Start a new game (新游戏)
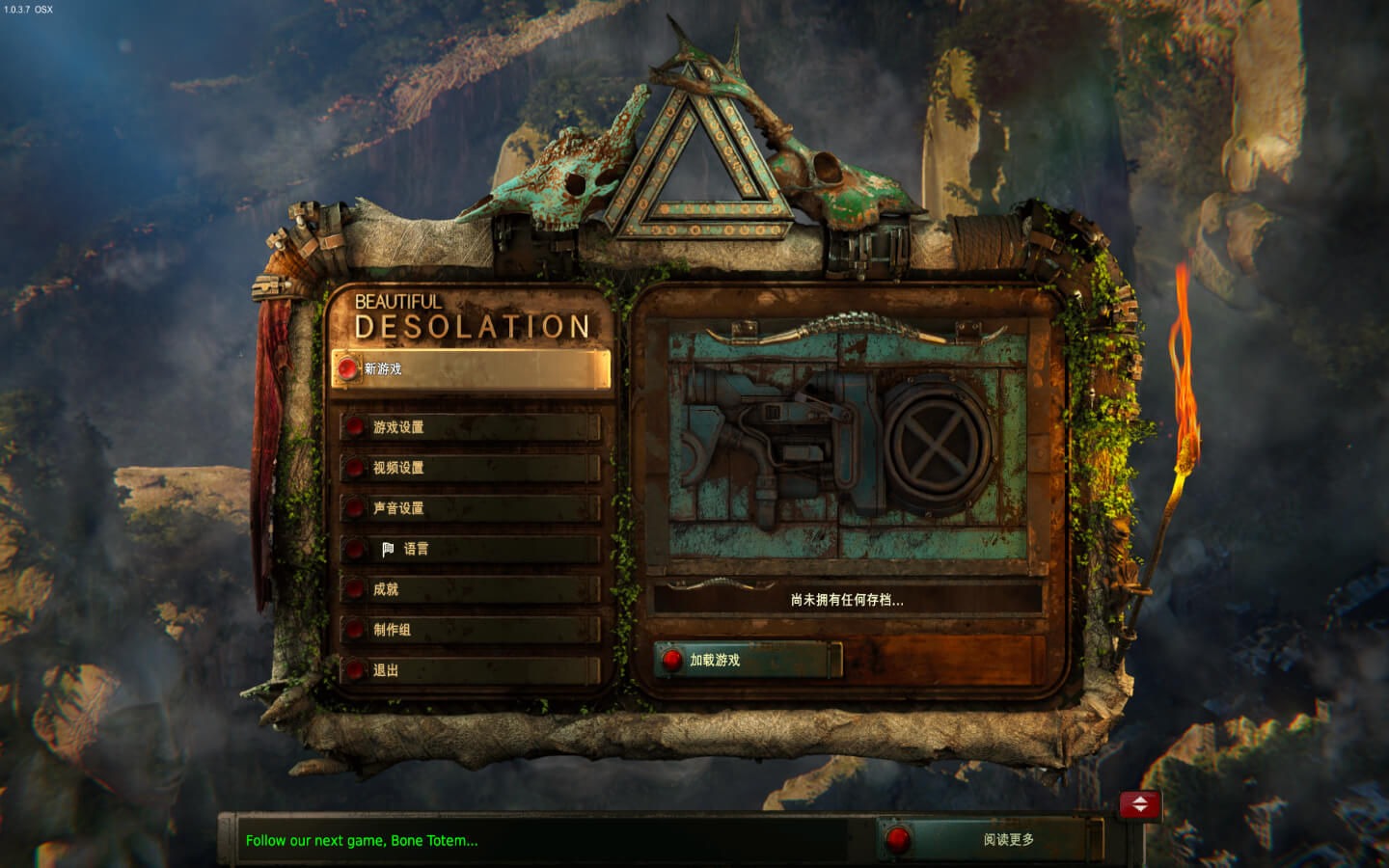This screenshot has height=868, width=1389. (471, 369)
